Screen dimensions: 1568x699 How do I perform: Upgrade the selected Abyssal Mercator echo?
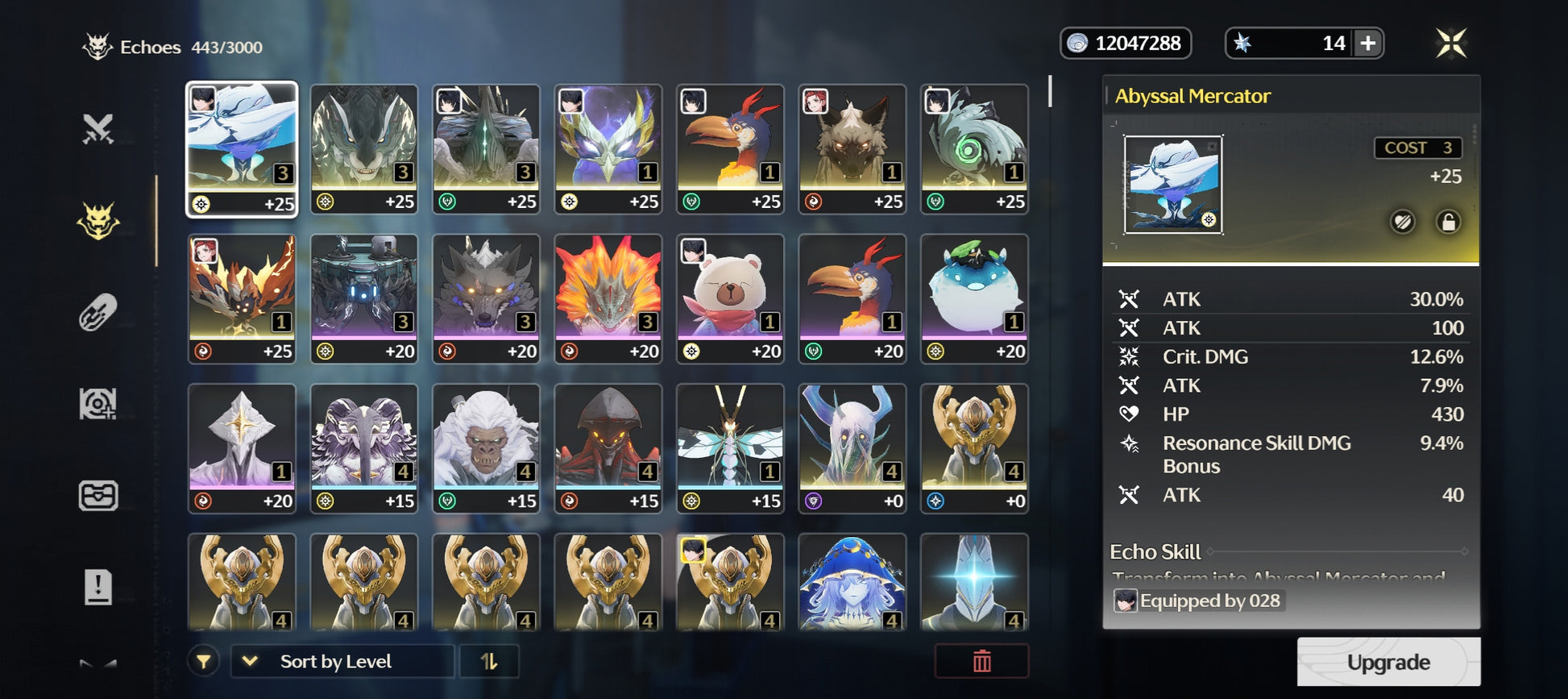(x=1388, y=662)
